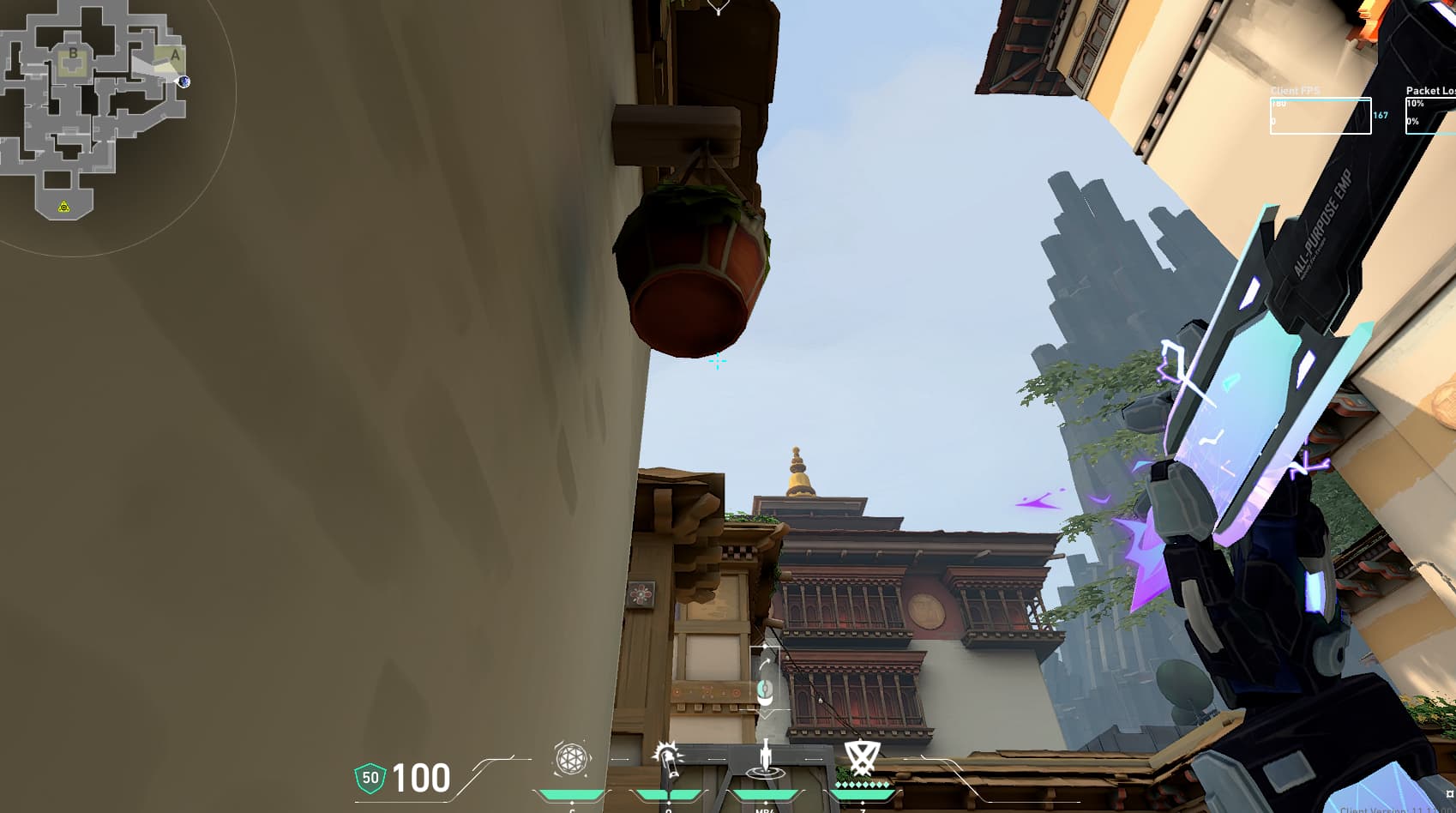
Task: Click the B site marker on the minimap
Action: coord(73,53)
